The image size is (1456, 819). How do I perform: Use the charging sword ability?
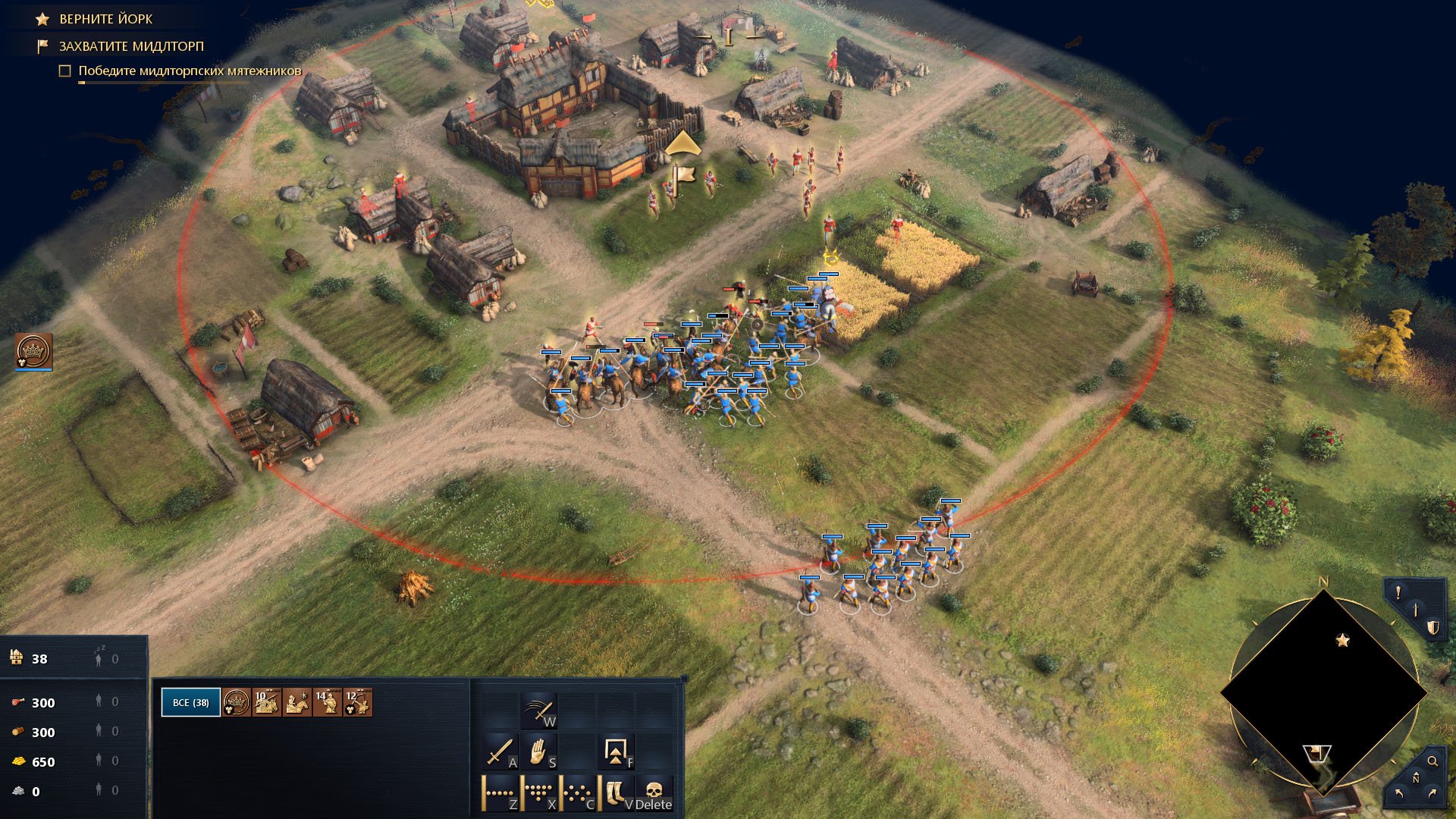tap(538, 712)
